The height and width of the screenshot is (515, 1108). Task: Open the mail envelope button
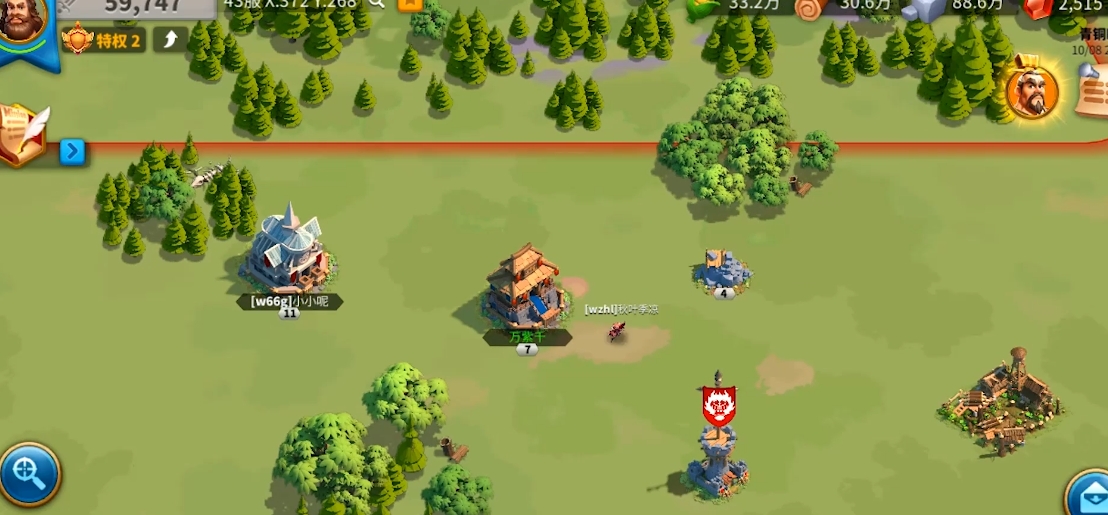click(x=1089, y=494)
